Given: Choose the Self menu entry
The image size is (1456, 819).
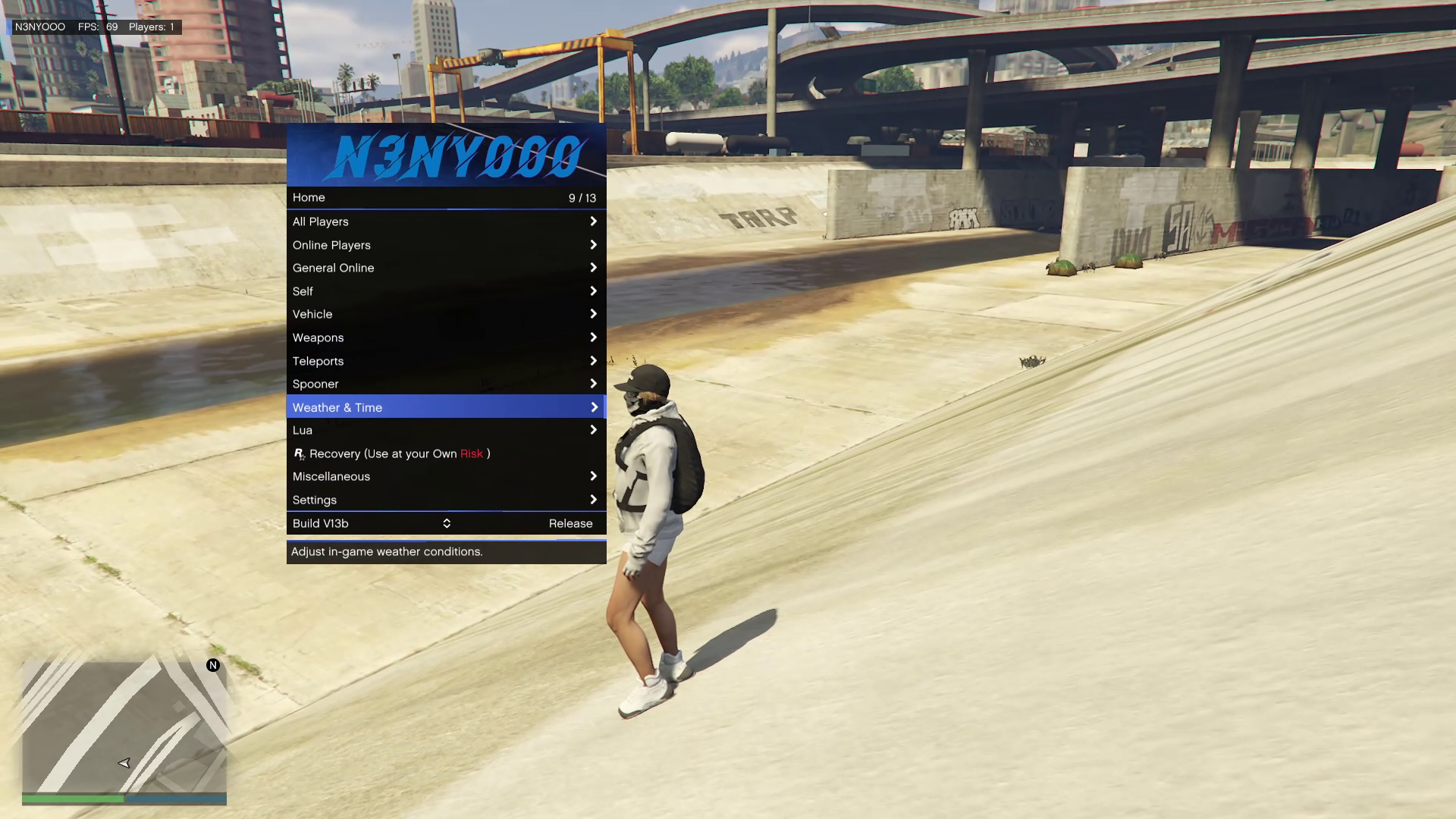Looking at the screenshot, I should click(x=446, y=291).
